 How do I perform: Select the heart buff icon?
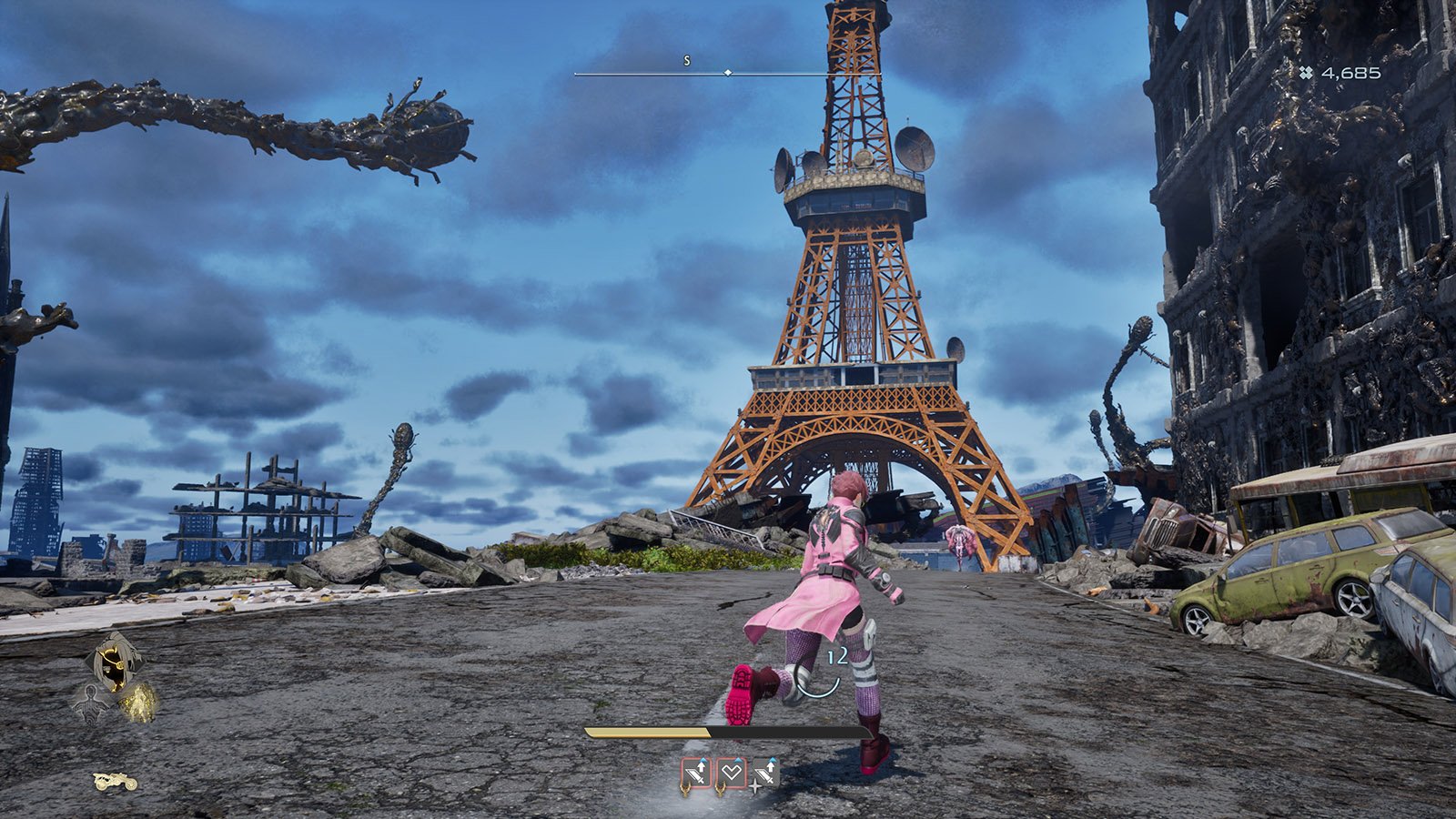732,773
